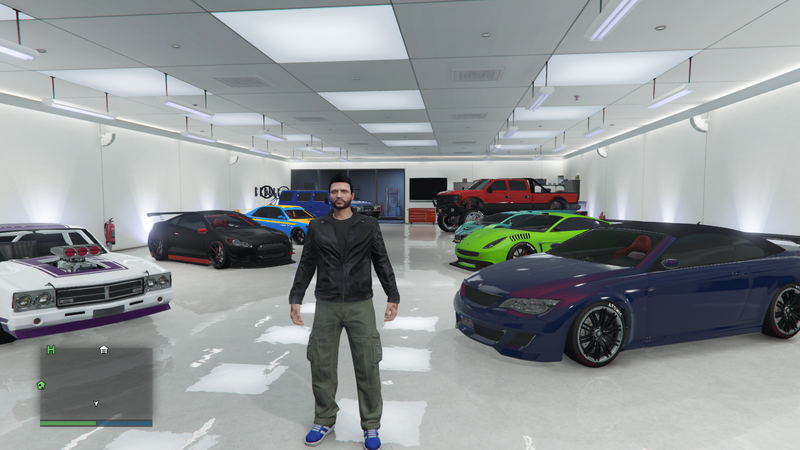
Task: Select the green house blip on minimap
Action: point(41,384)
